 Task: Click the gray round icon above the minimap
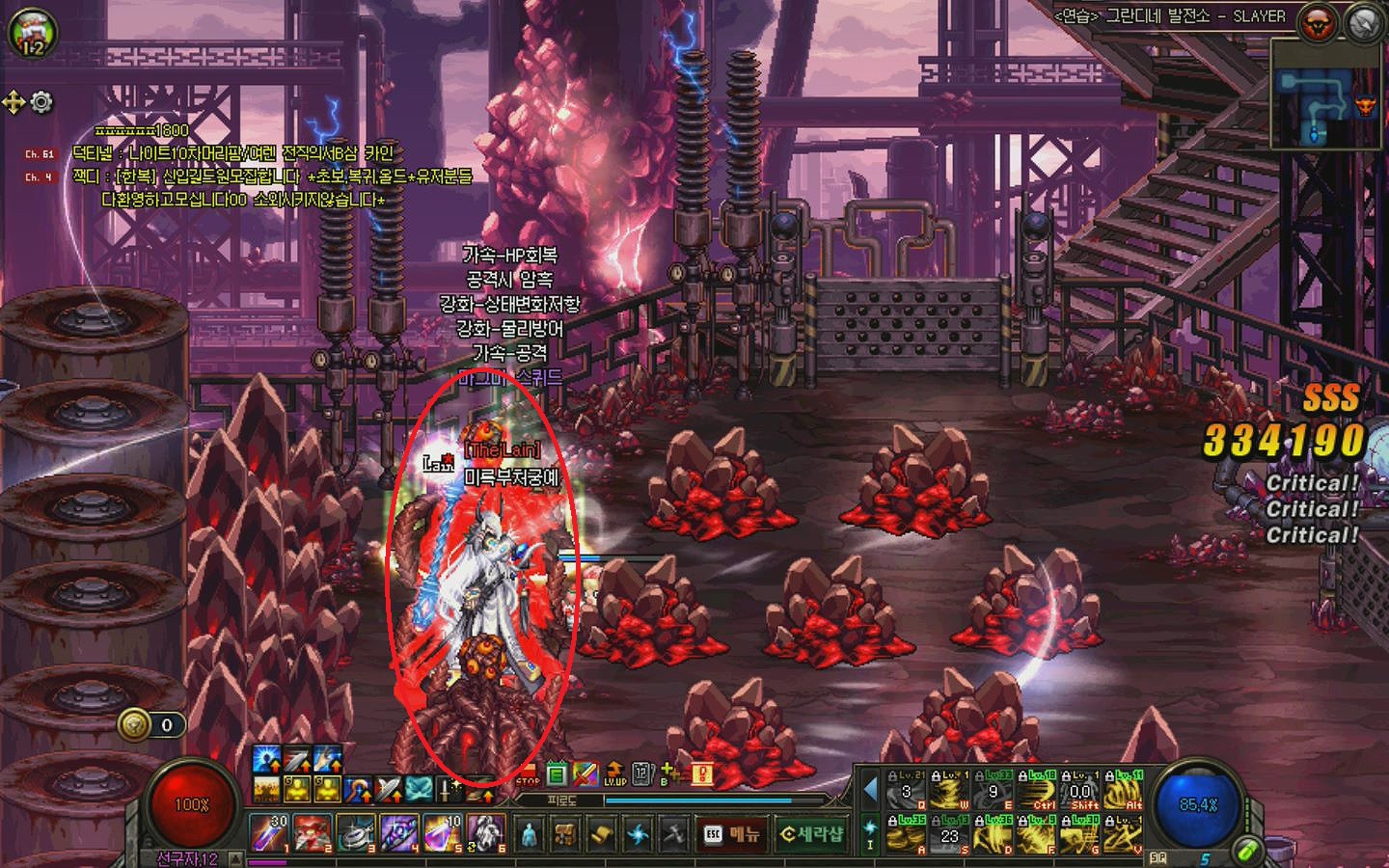point(1364,23)
